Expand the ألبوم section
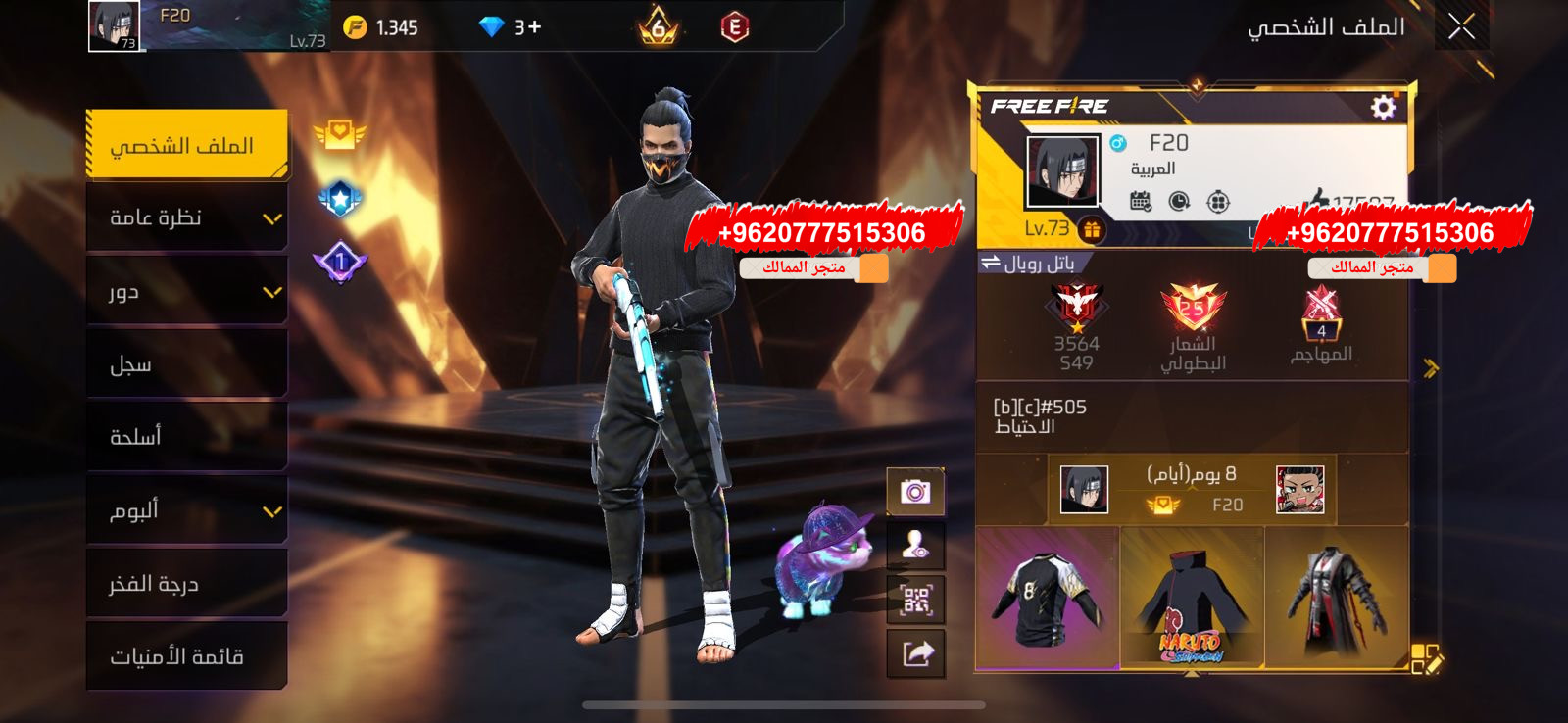Screen dimensions: 1568x723 (x=187, y=510)
